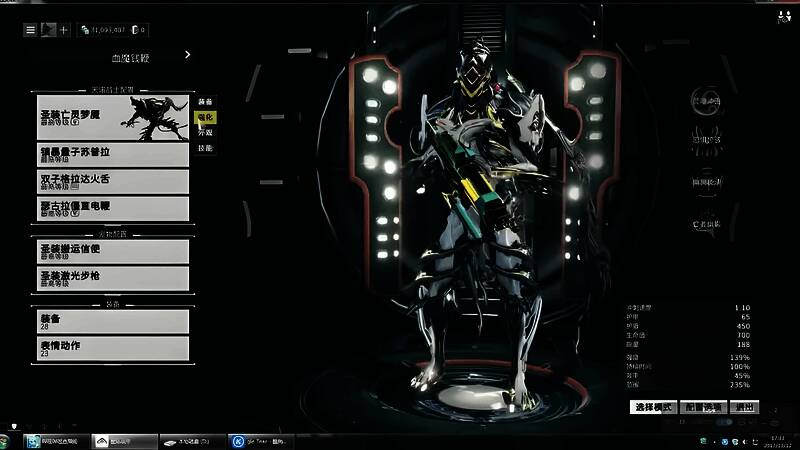Switch to the highlighted 强化 upgrade tab
The image size is (800, 450).
204,117
